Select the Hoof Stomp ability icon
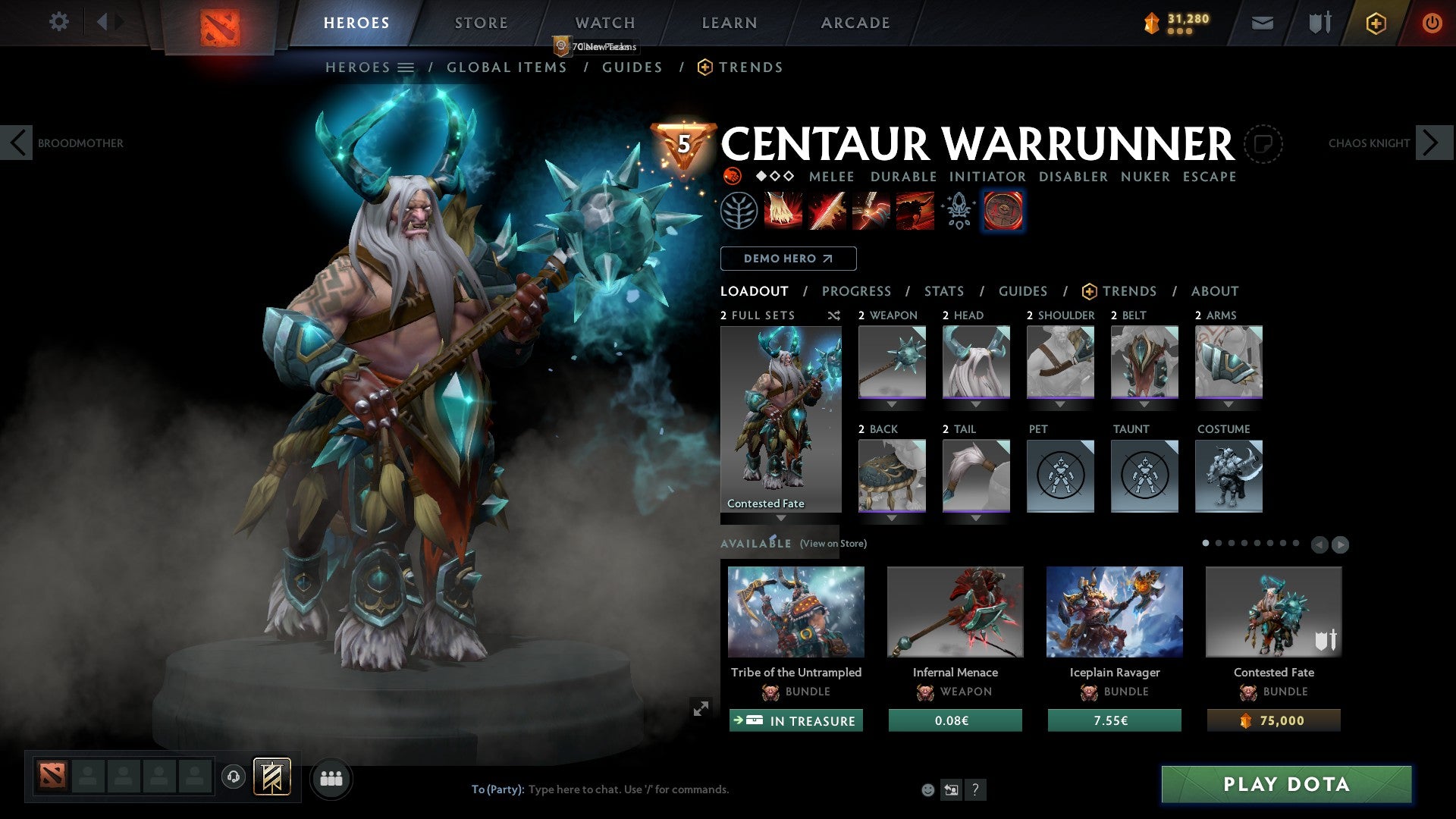Screen dimensions: 1456x819 pyautogui.click(x=783, y=211)
